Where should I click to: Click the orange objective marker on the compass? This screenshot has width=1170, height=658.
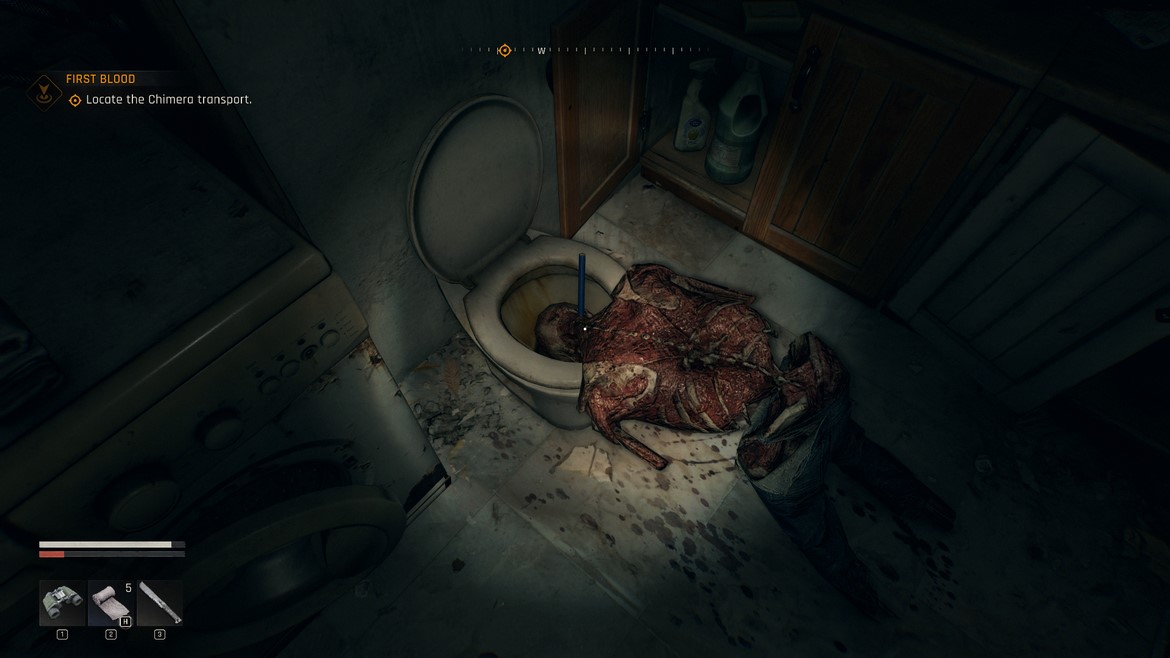coord(505,50)
